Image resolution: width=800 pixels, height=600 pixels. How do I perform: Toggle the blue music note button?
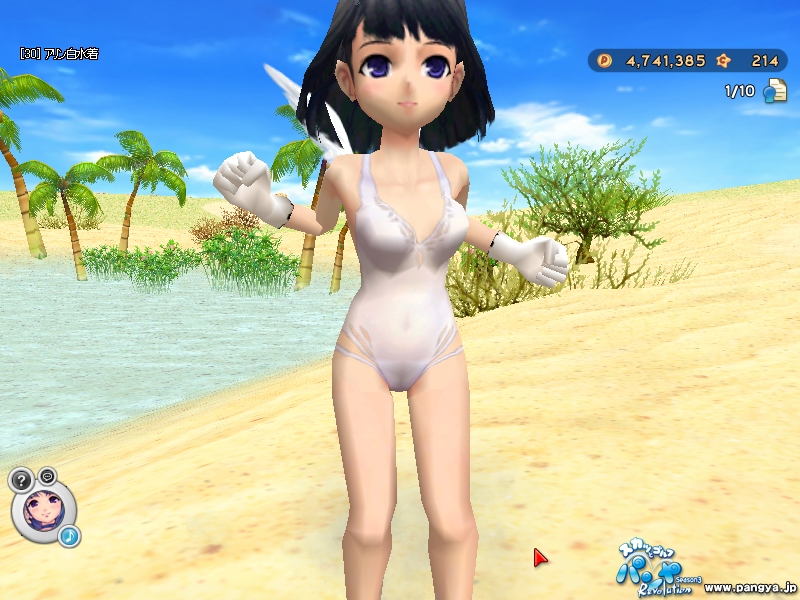point(69,537)
